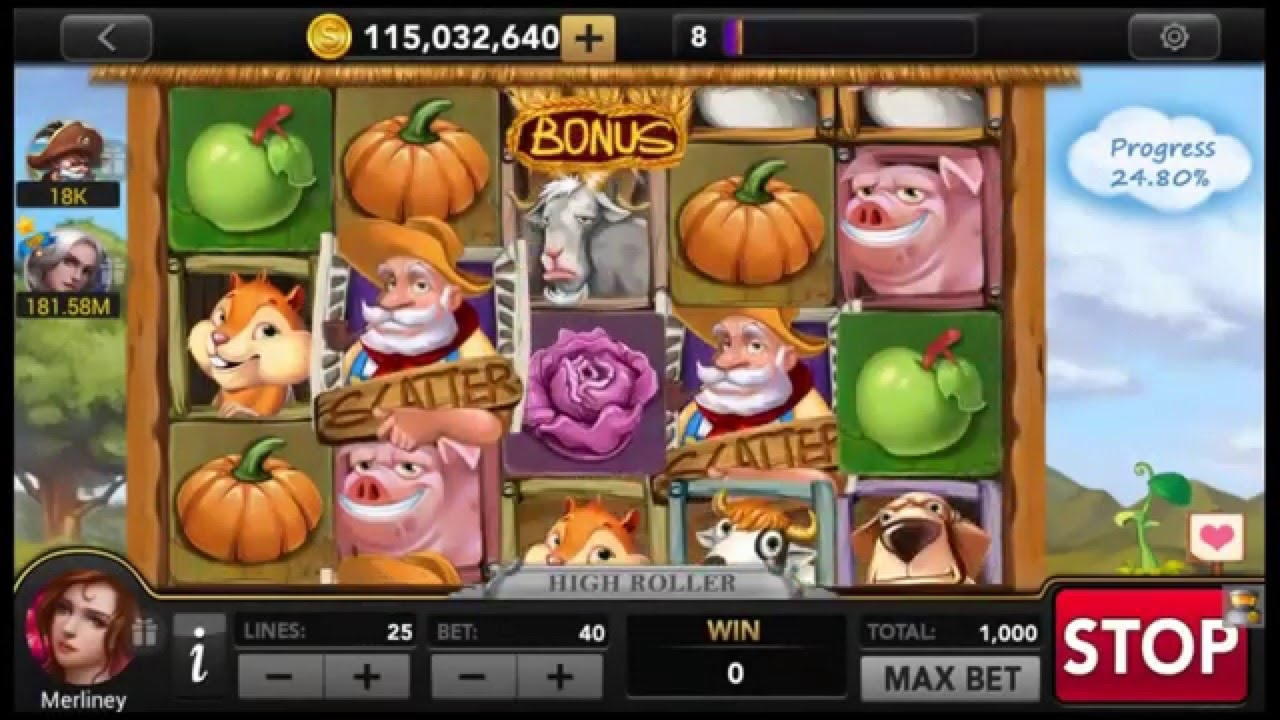Select the player avatar with 181.58M
Screen dimensions: 1280x720
click(66, 262)
